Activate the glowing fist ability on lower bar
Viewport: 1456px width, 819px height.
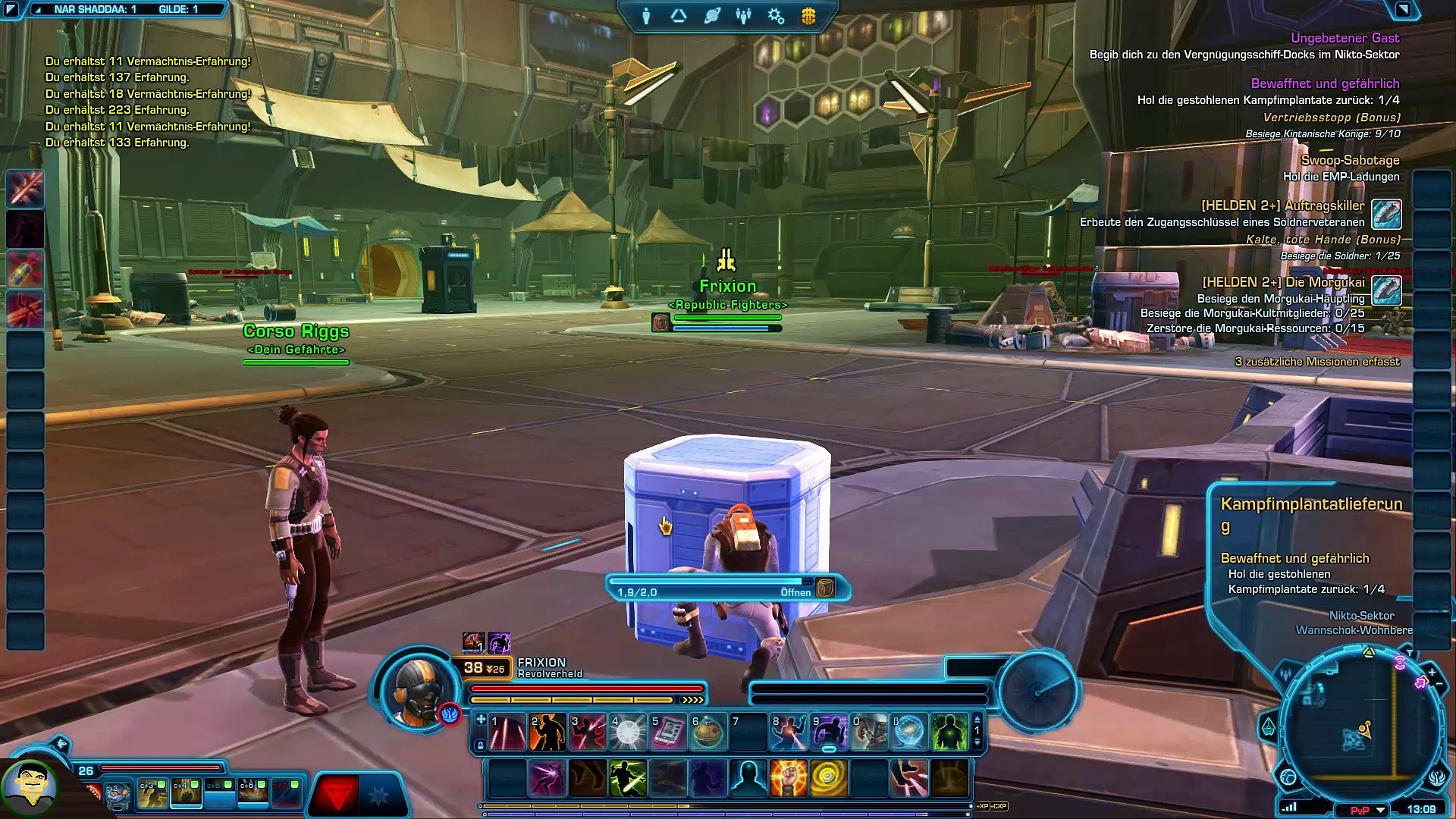788,779
